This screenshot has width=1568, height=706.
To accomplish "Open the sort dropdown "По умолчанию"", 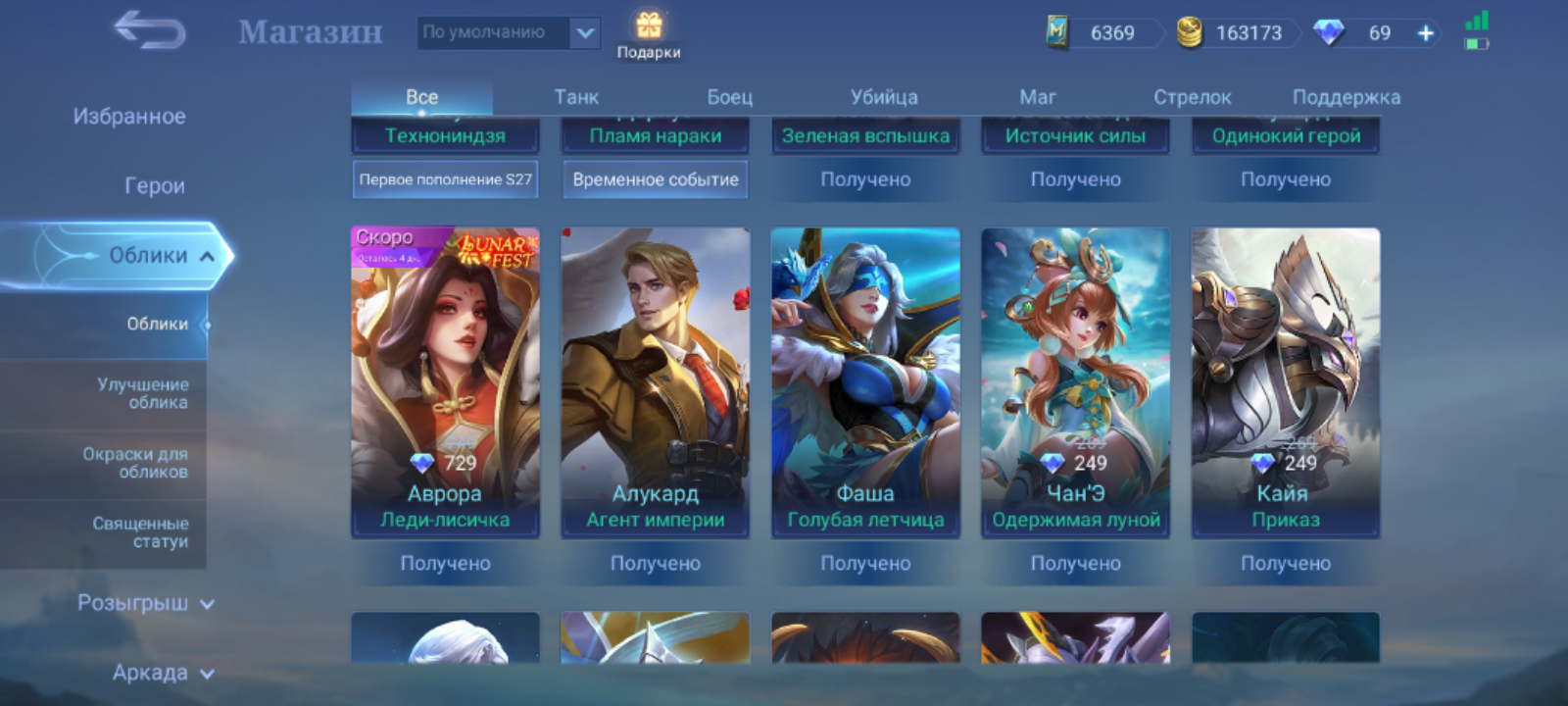I will click(x=508, y=32).
